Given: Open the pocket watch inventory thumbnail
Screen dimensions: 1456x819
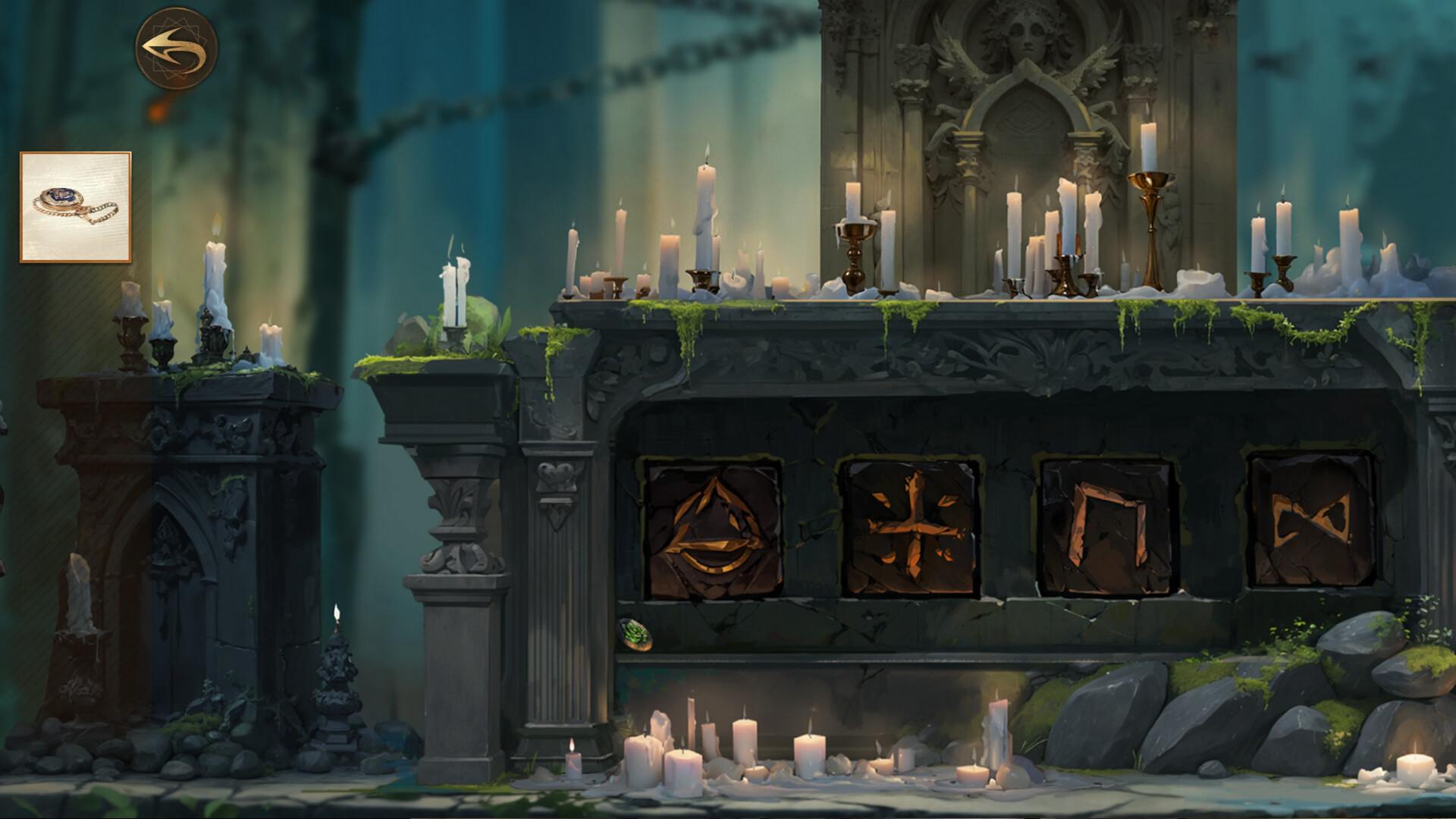Looking at the screenshot, I should tap(76, 205).
